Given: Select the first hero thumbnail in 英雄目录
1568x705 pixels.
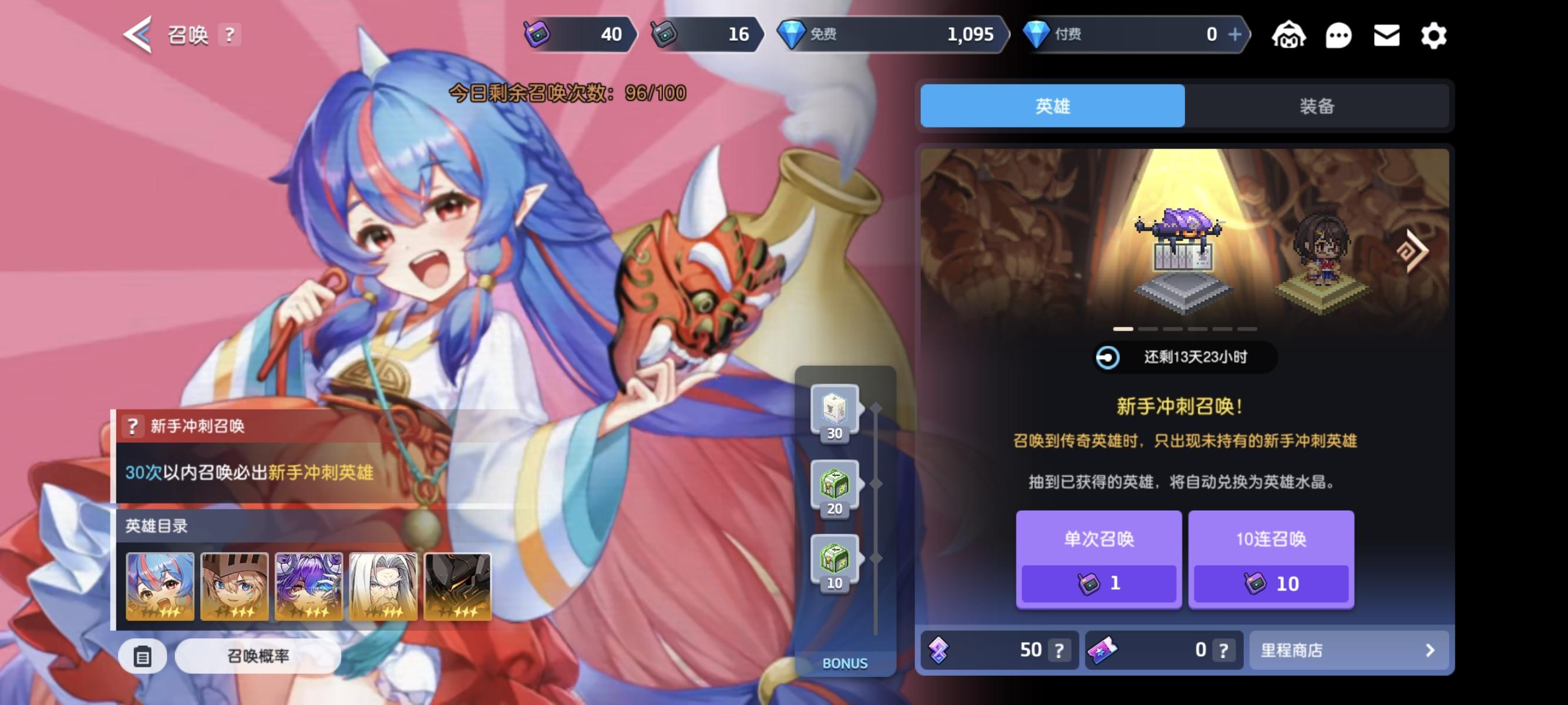Looking at the screenshot, I should 160,586.
